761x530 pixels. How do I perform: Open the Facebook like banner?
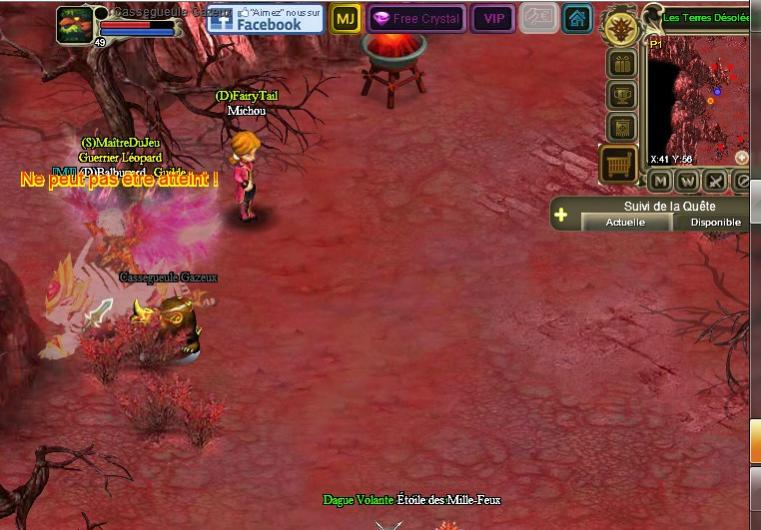265,18
